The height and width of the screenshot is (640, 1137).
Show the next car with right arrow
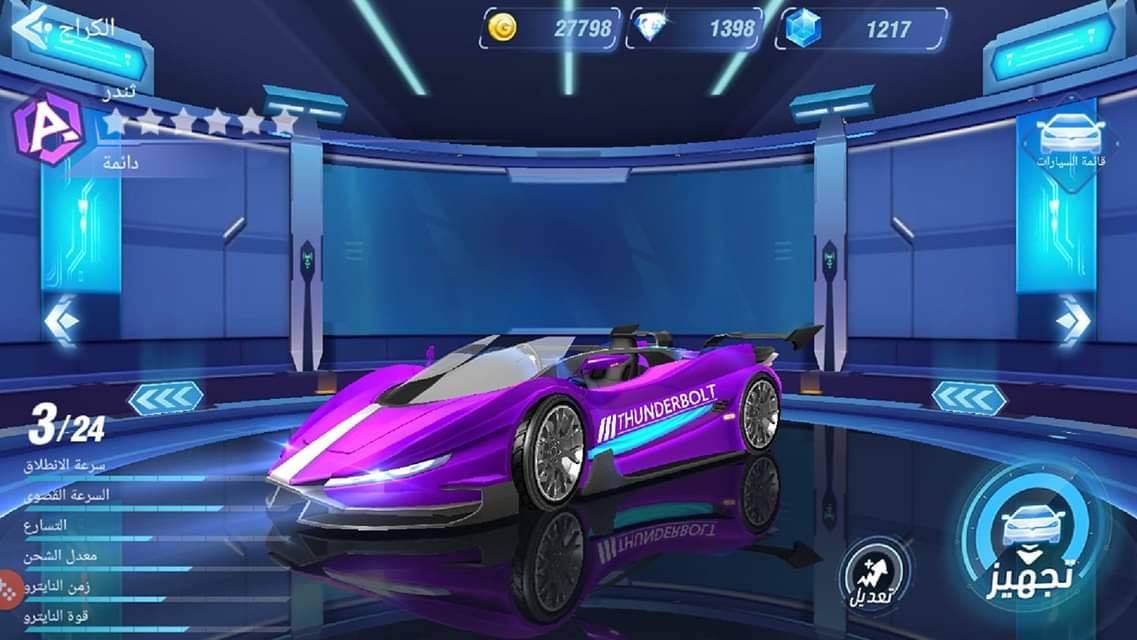click(1072, 322)
